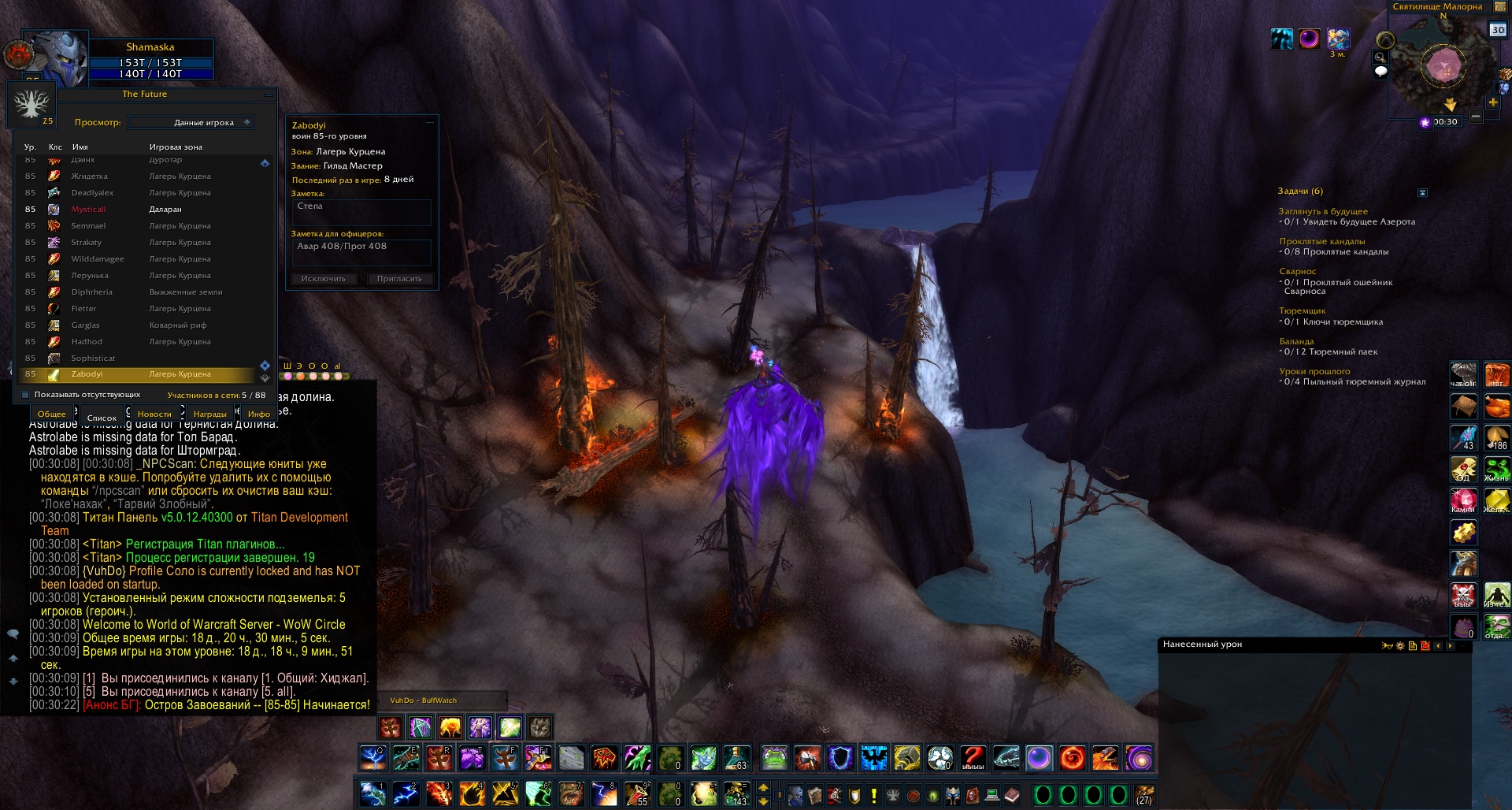This screenshot has width=1512, height=810.
Task: Toggle the Показывать отсутствующих checkbox
Action: (25, 395)
